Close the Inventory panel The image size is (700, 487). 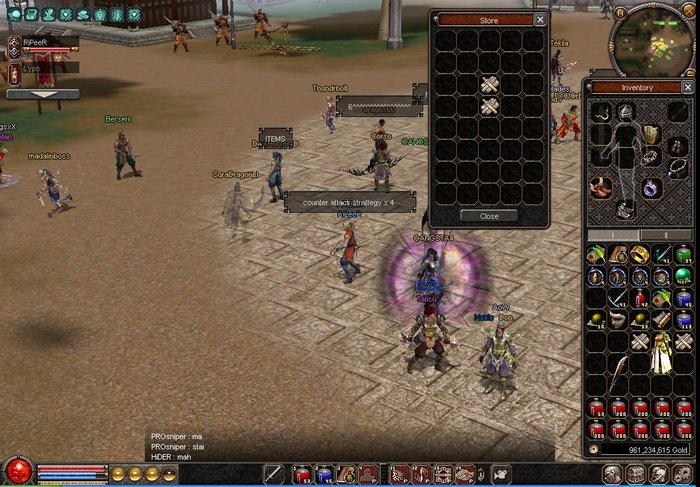(686, 87)
